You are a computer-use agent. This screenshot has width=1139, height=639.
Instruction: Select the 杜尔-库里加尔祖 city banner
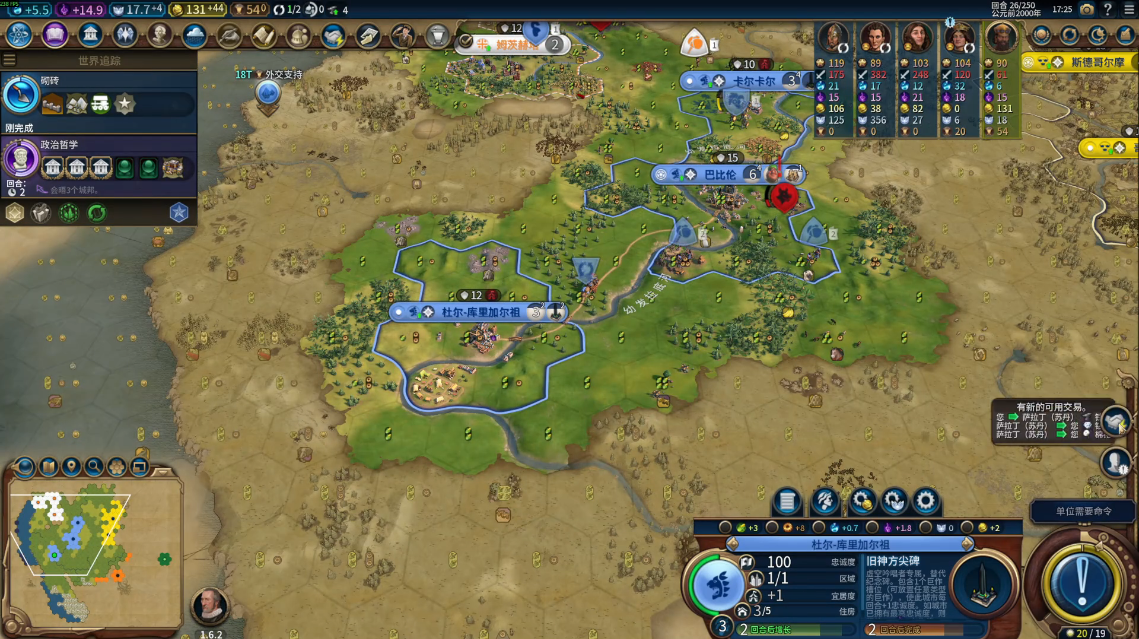click(480, 312)
